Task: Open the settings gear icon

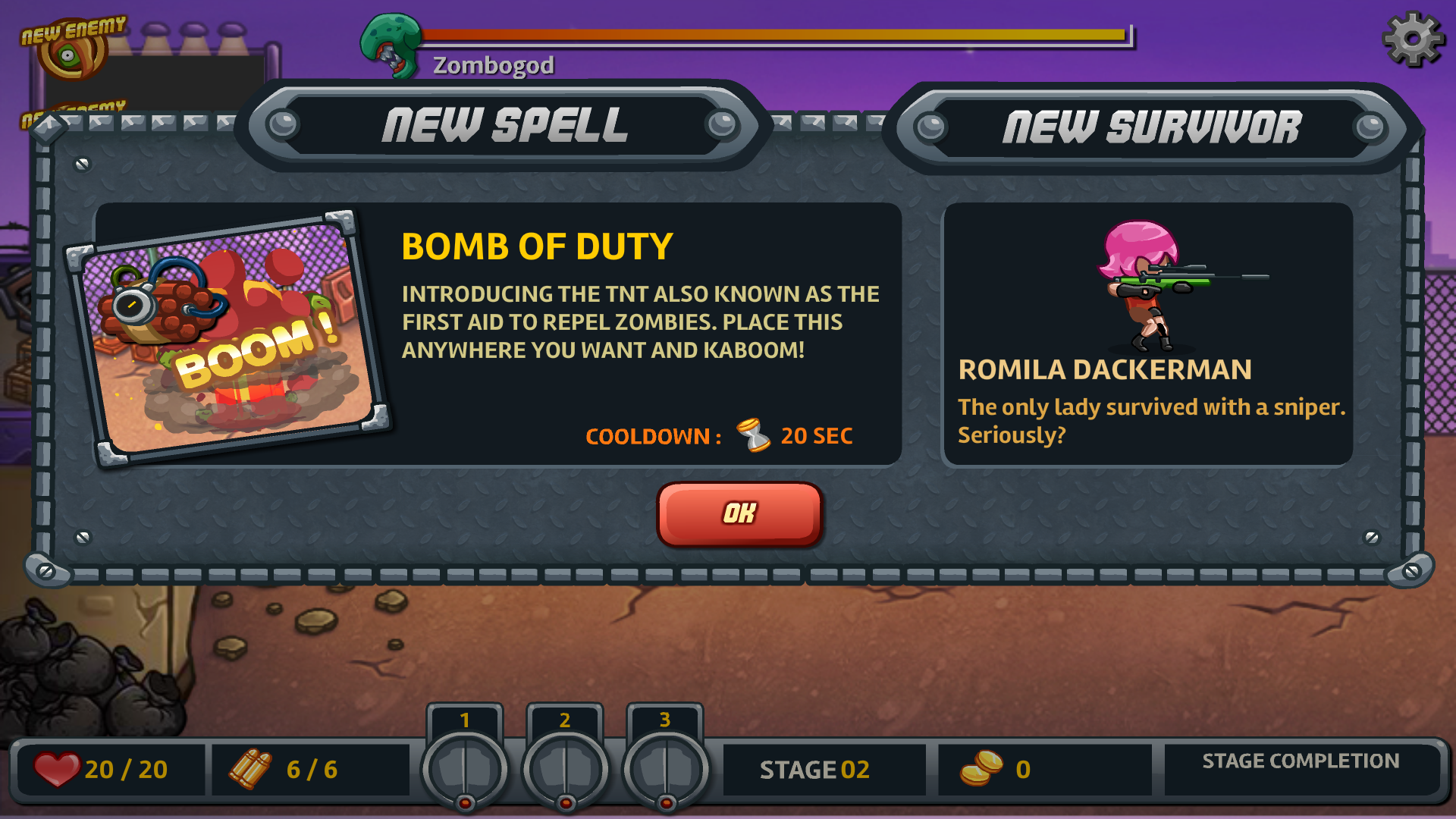Action: 1412,39
